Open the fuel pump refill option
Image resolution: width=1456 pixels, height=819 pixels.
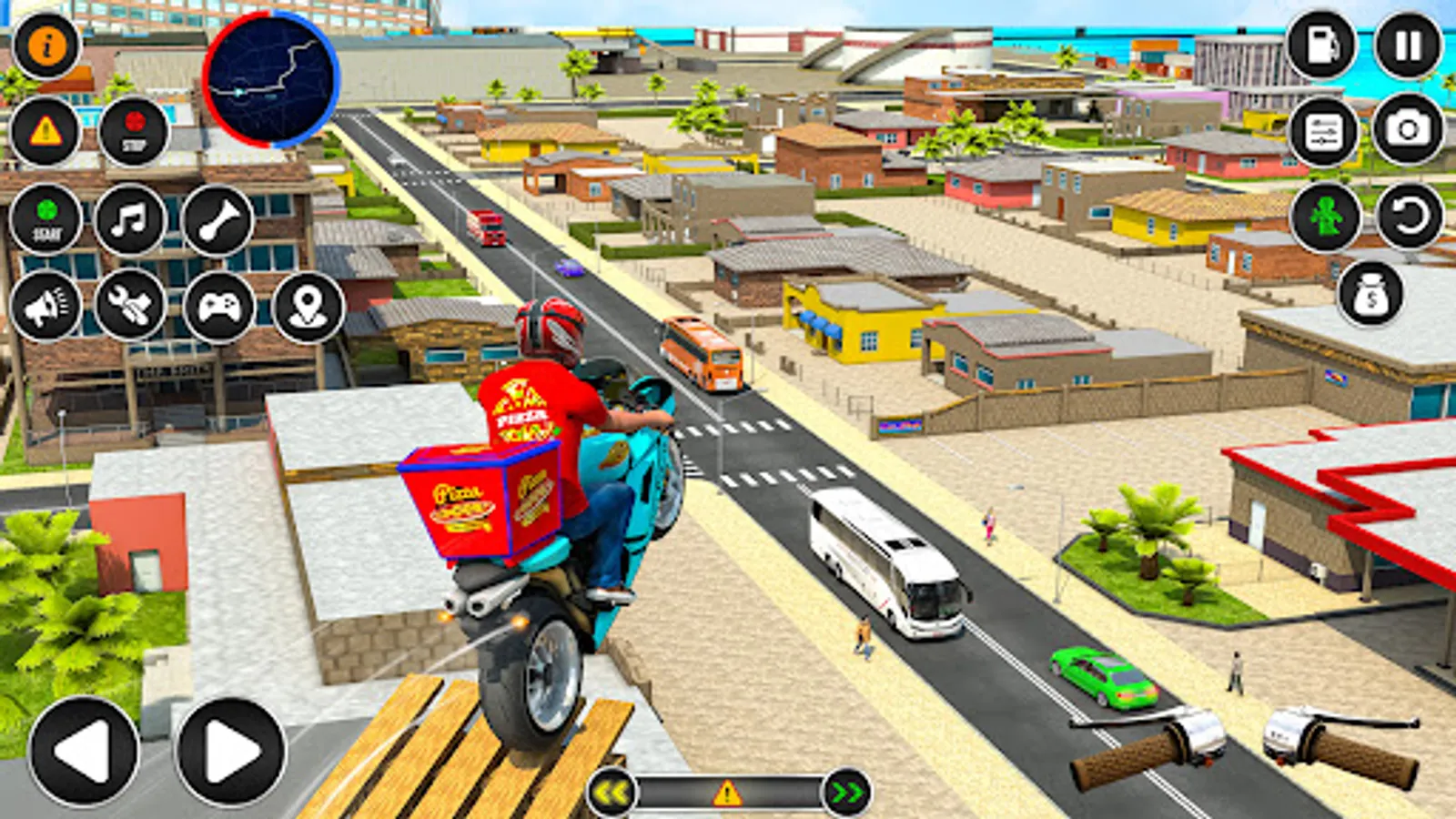[x=1321, y=44]
